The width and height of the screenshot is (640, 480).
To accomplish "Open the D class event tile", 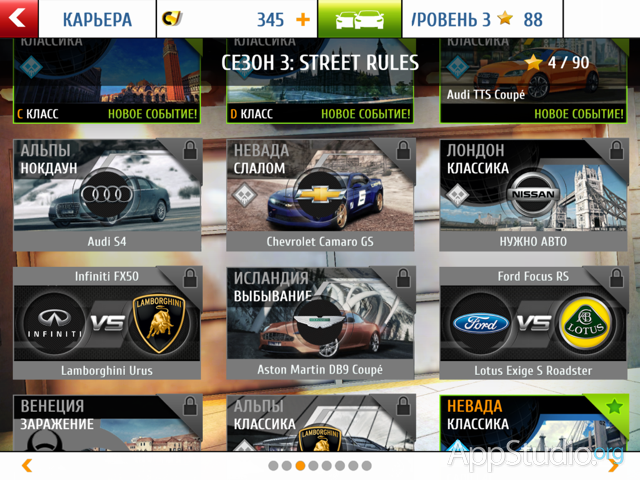I will coord(320,82).
